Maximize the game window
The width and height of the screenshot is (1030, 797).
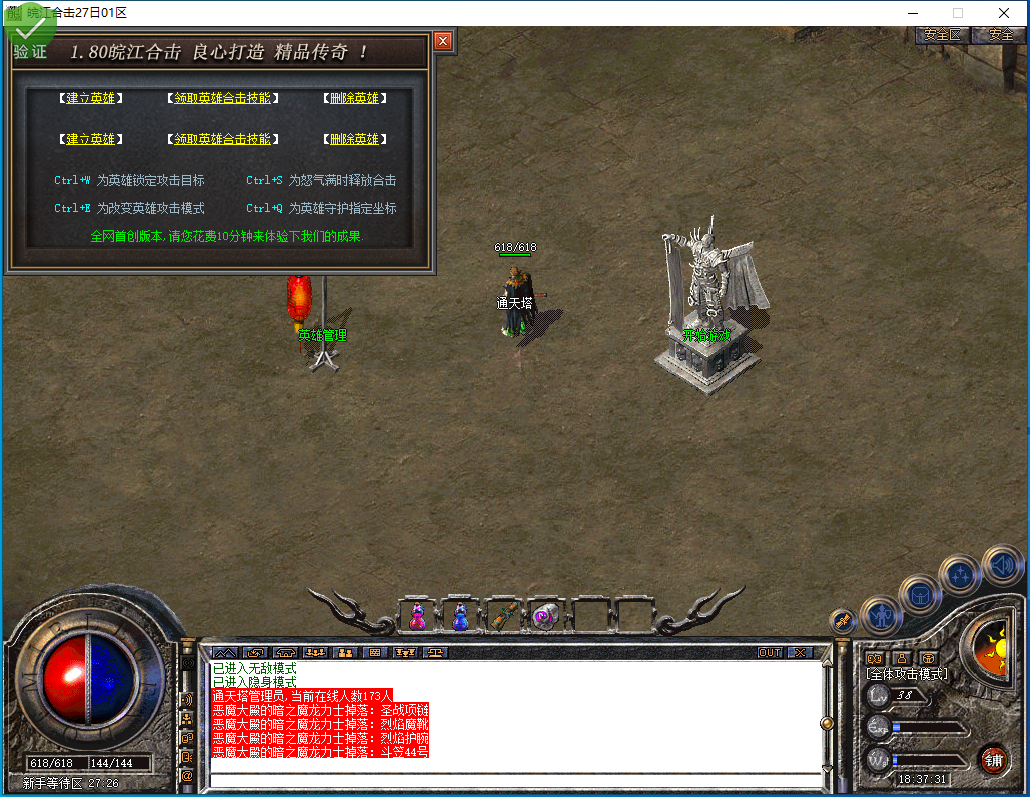(957, 13)
